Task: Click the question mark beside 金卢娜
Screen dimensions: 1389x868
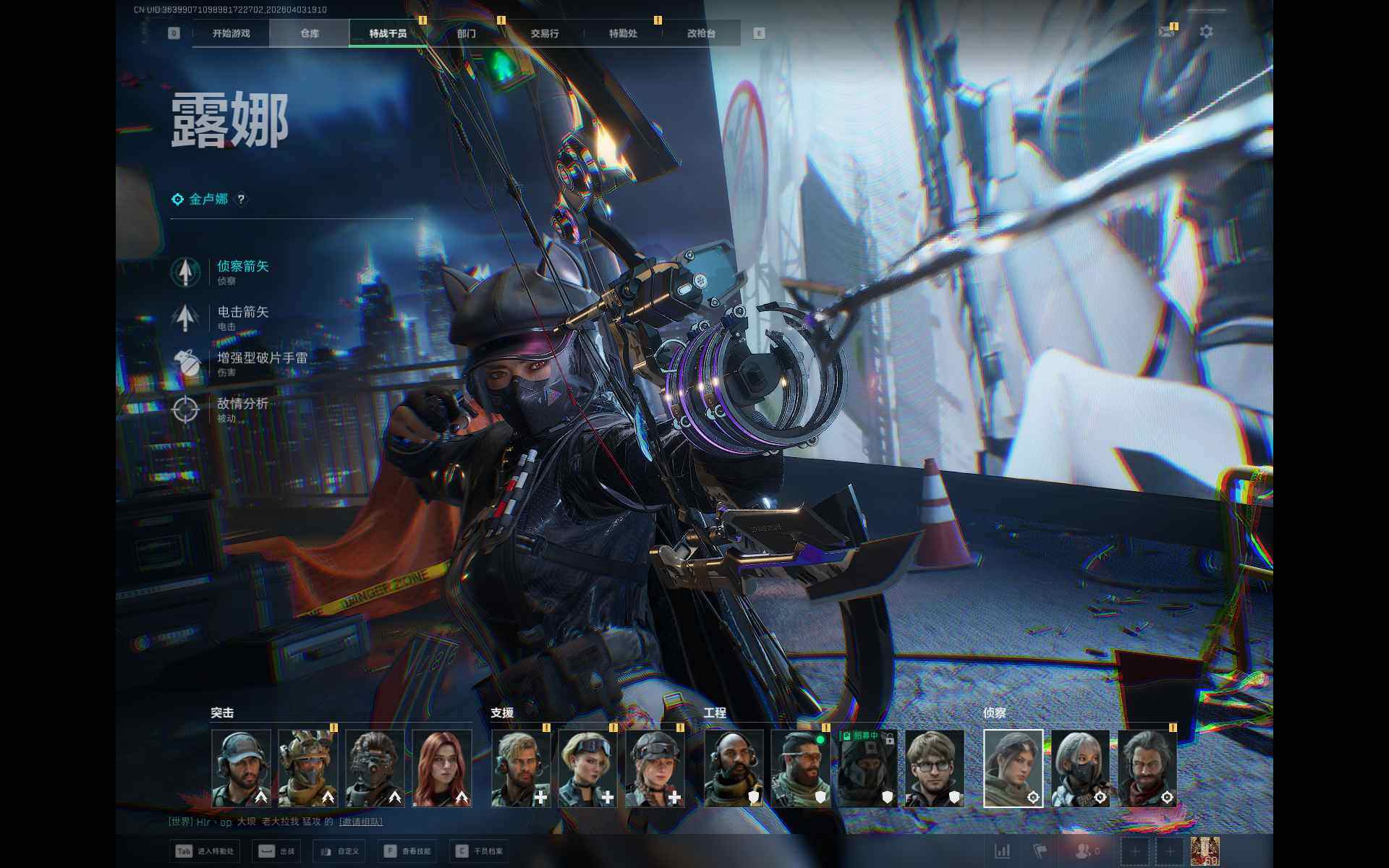Action: coord(242,199)
